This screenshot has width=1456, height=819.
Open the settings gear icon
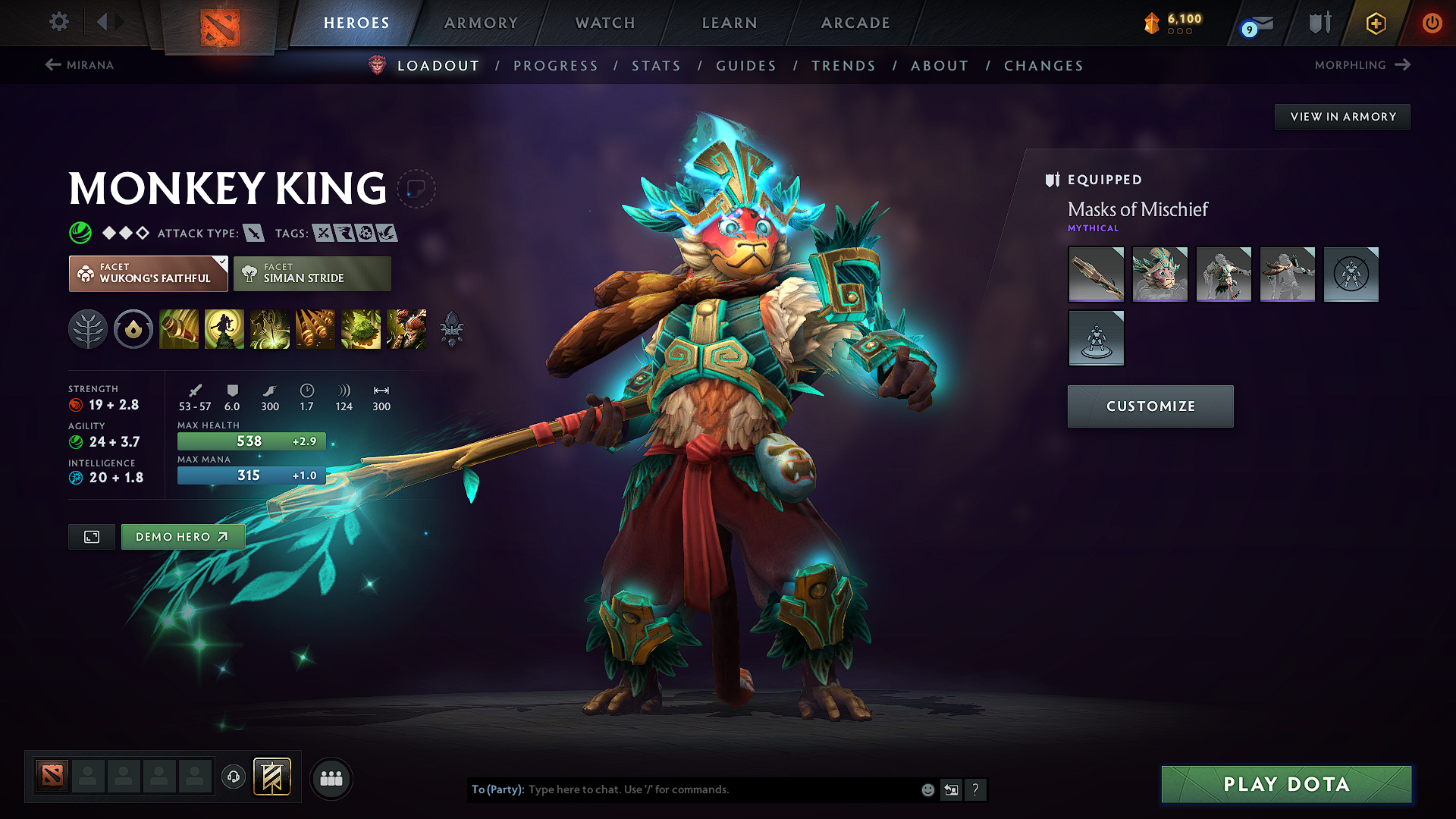(58, 22)
